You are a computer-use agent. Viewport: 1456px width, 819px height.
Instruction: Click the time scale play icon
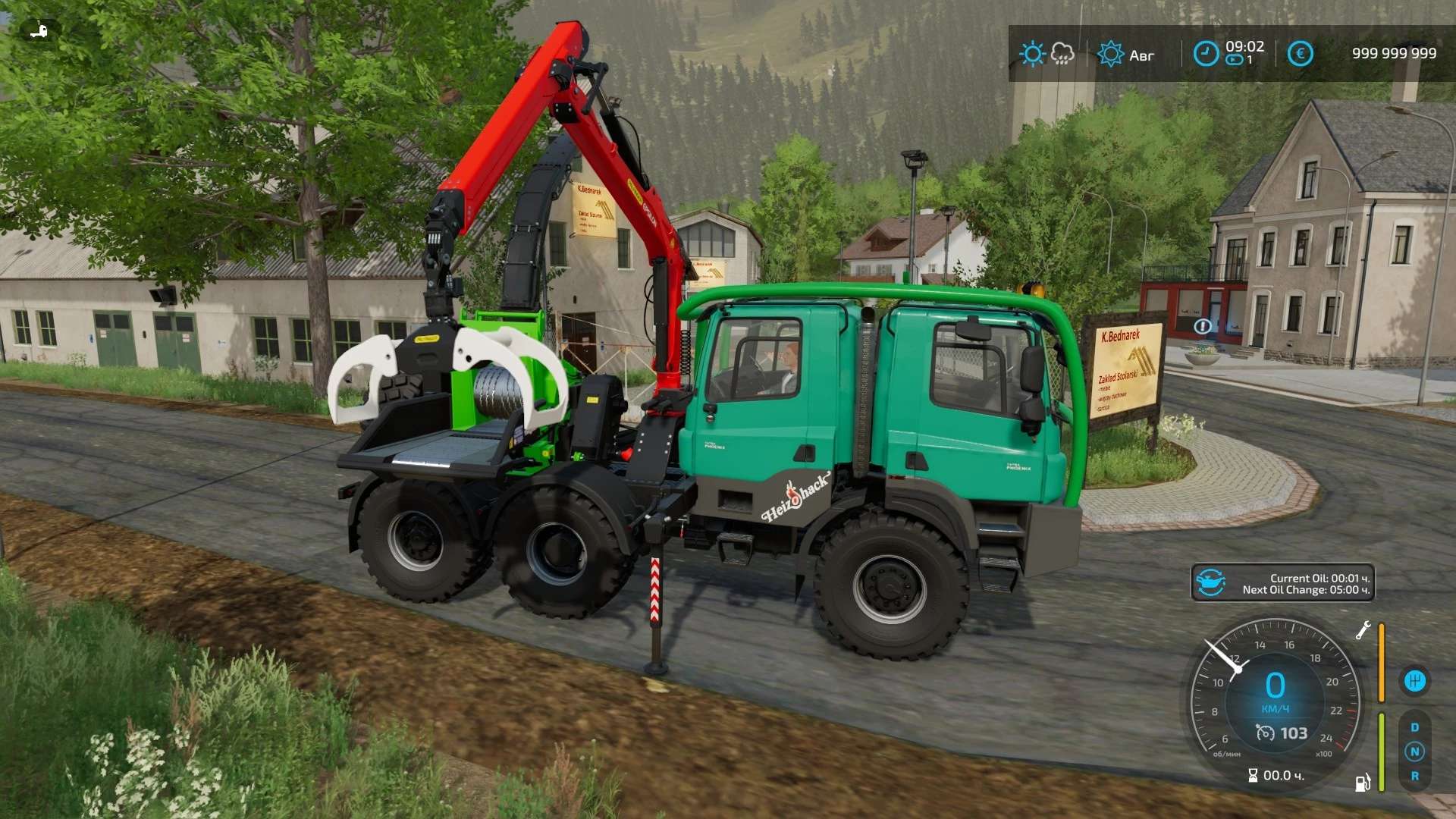tap(1235, 60)
